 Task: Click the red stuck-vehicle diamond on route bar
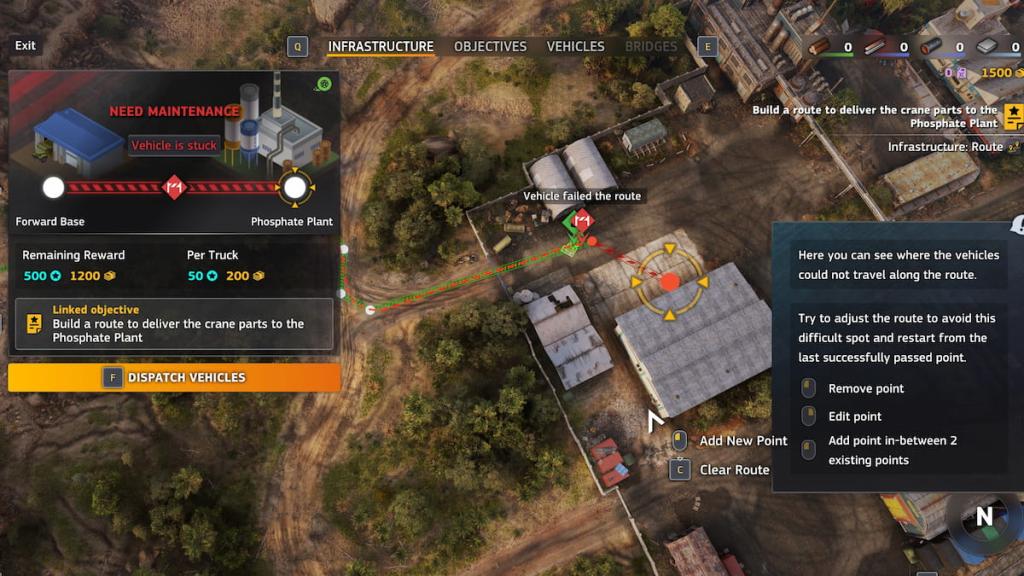(x=174, y=187)
